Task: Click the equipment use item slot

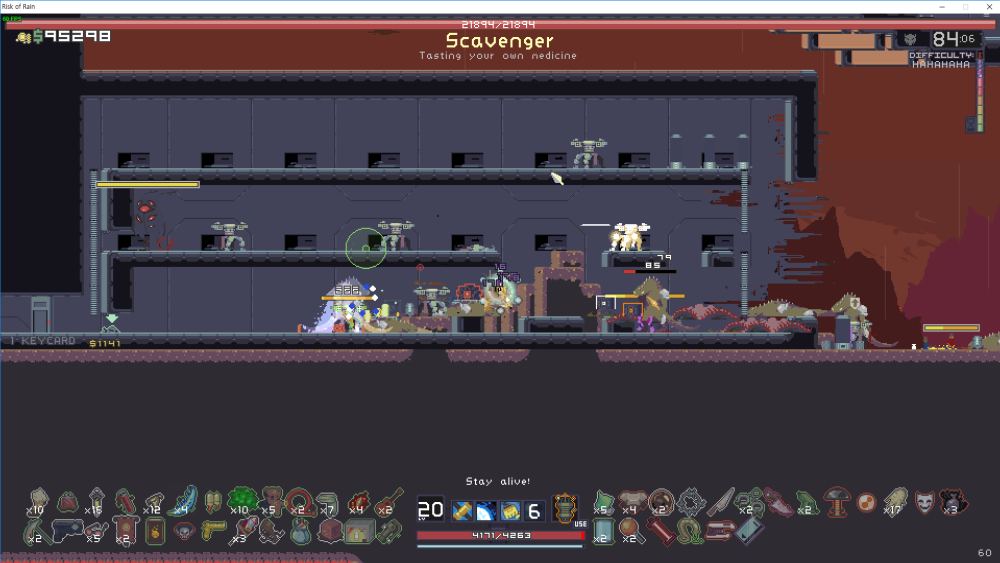Action: click(x=566, y=508)
